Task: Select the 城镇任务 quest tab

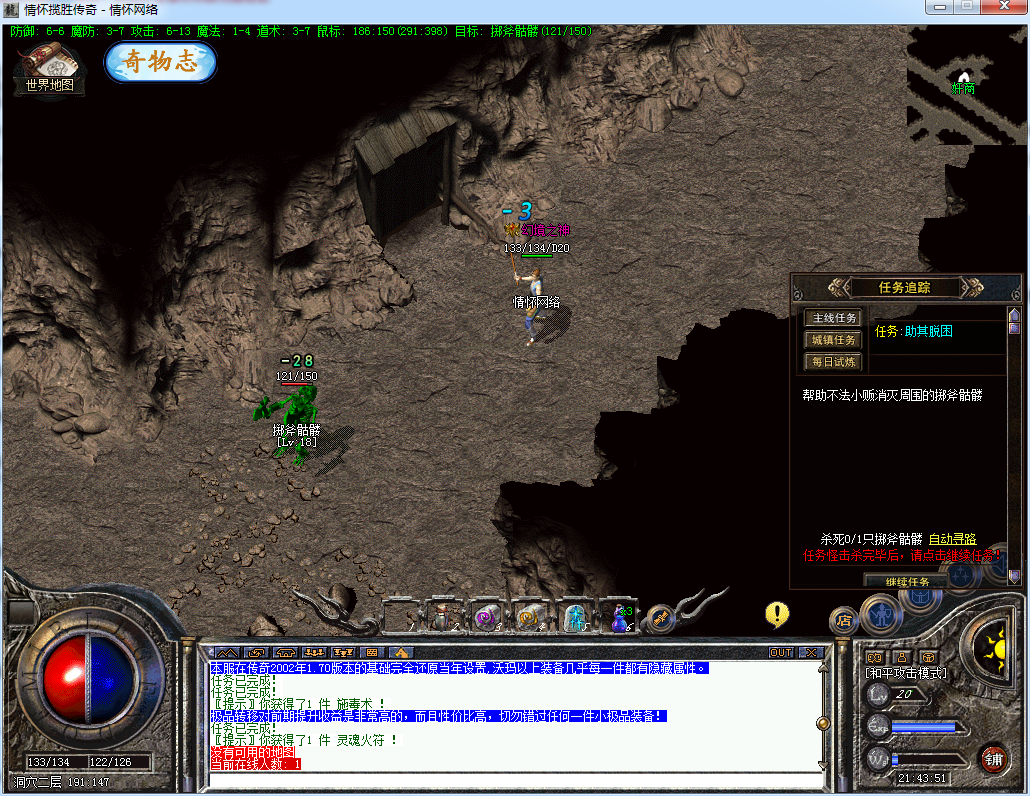Action: coord(832,340)
